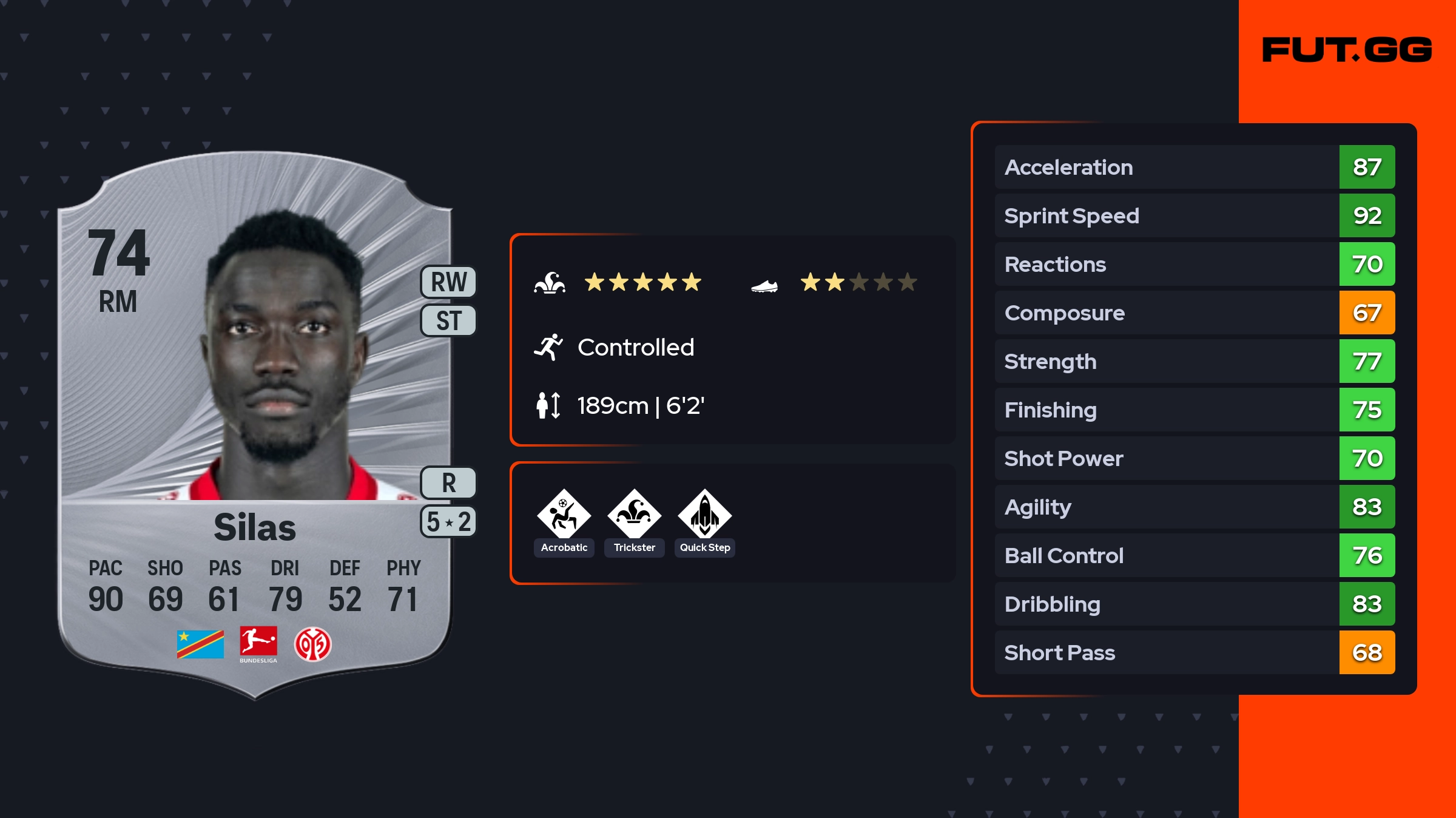1456x818 pixels.
Task: Click the R preferred foot badge
Action: pos(449,483)
